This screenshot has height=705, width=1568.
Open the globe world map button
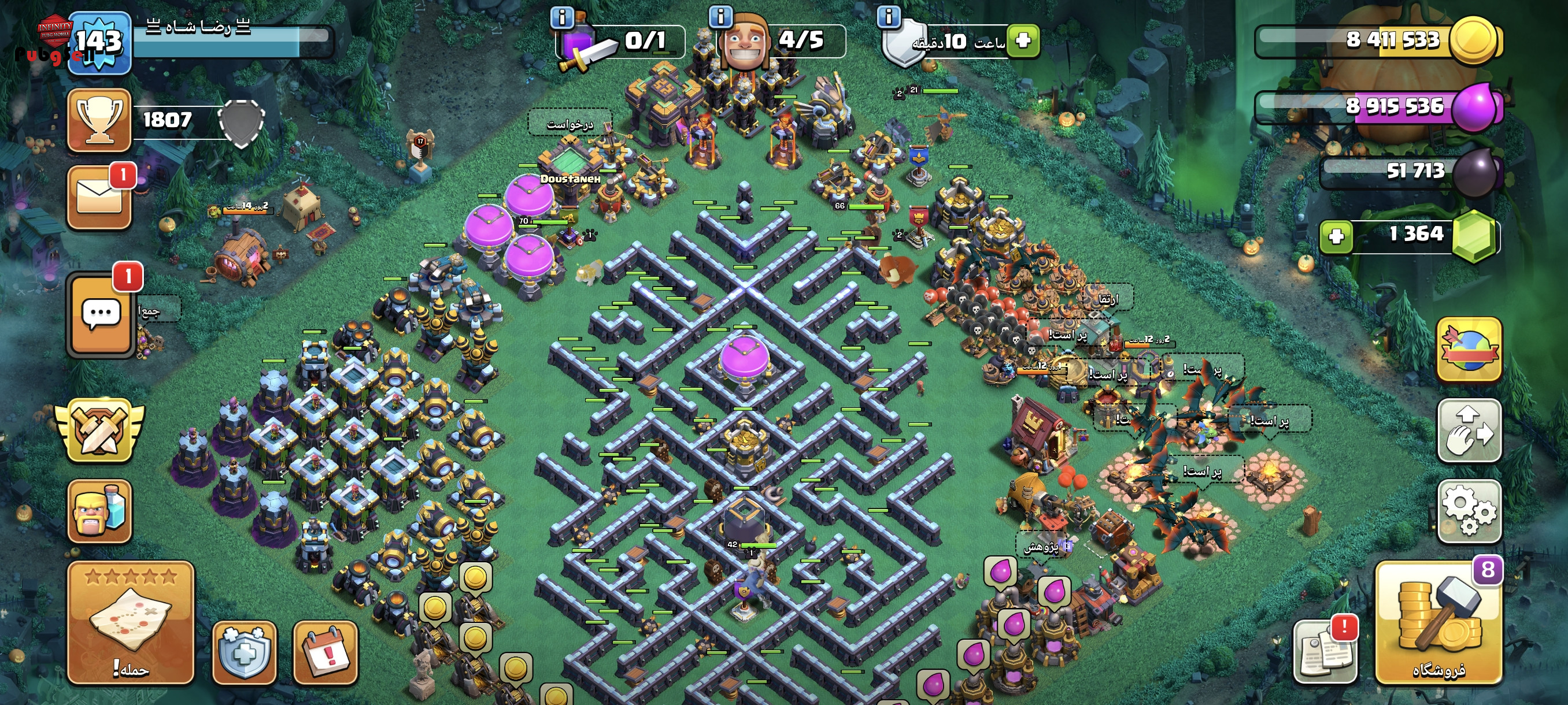pyautogui.click(x=1469, y=349)
